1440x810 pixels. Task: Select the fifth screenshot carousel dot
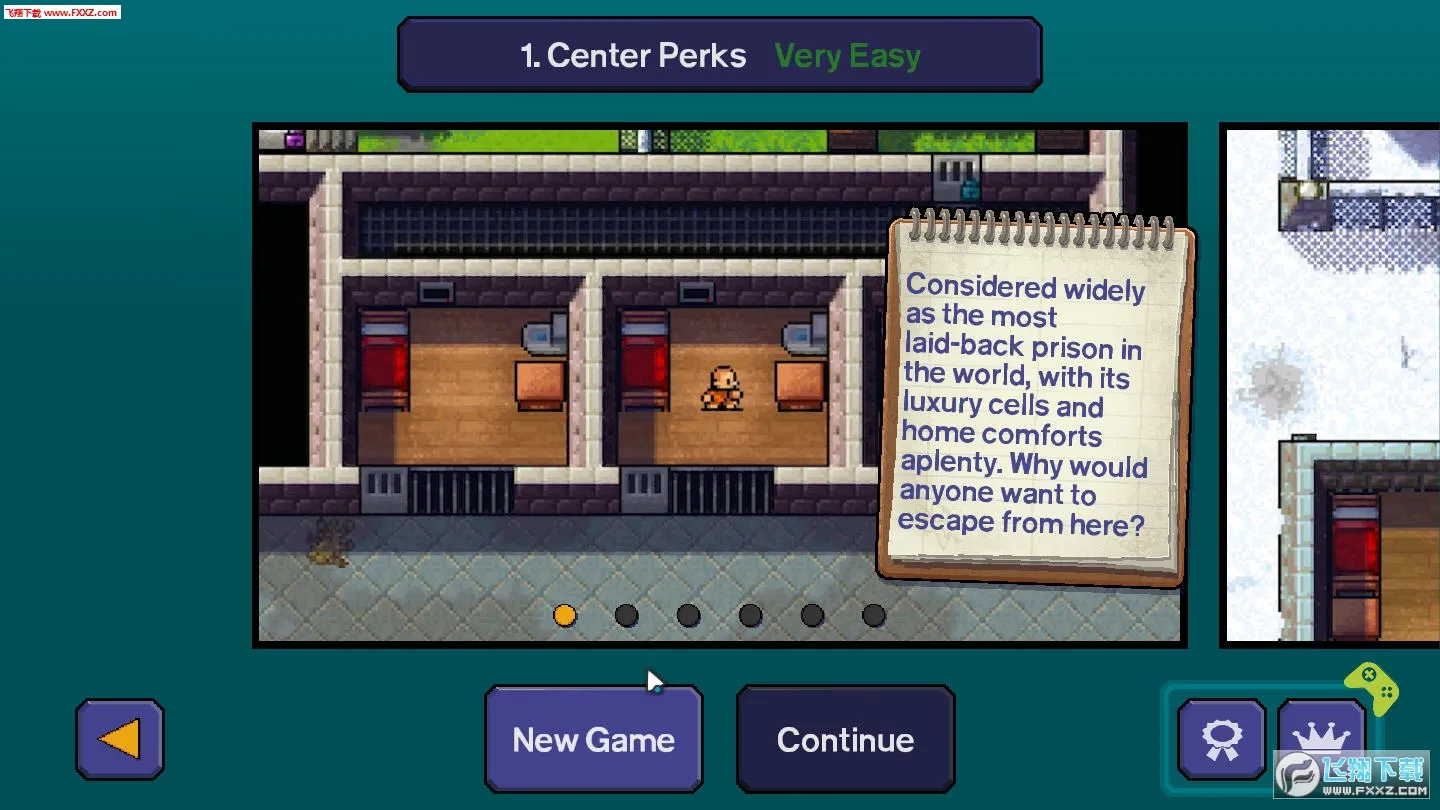click(812, 616)
